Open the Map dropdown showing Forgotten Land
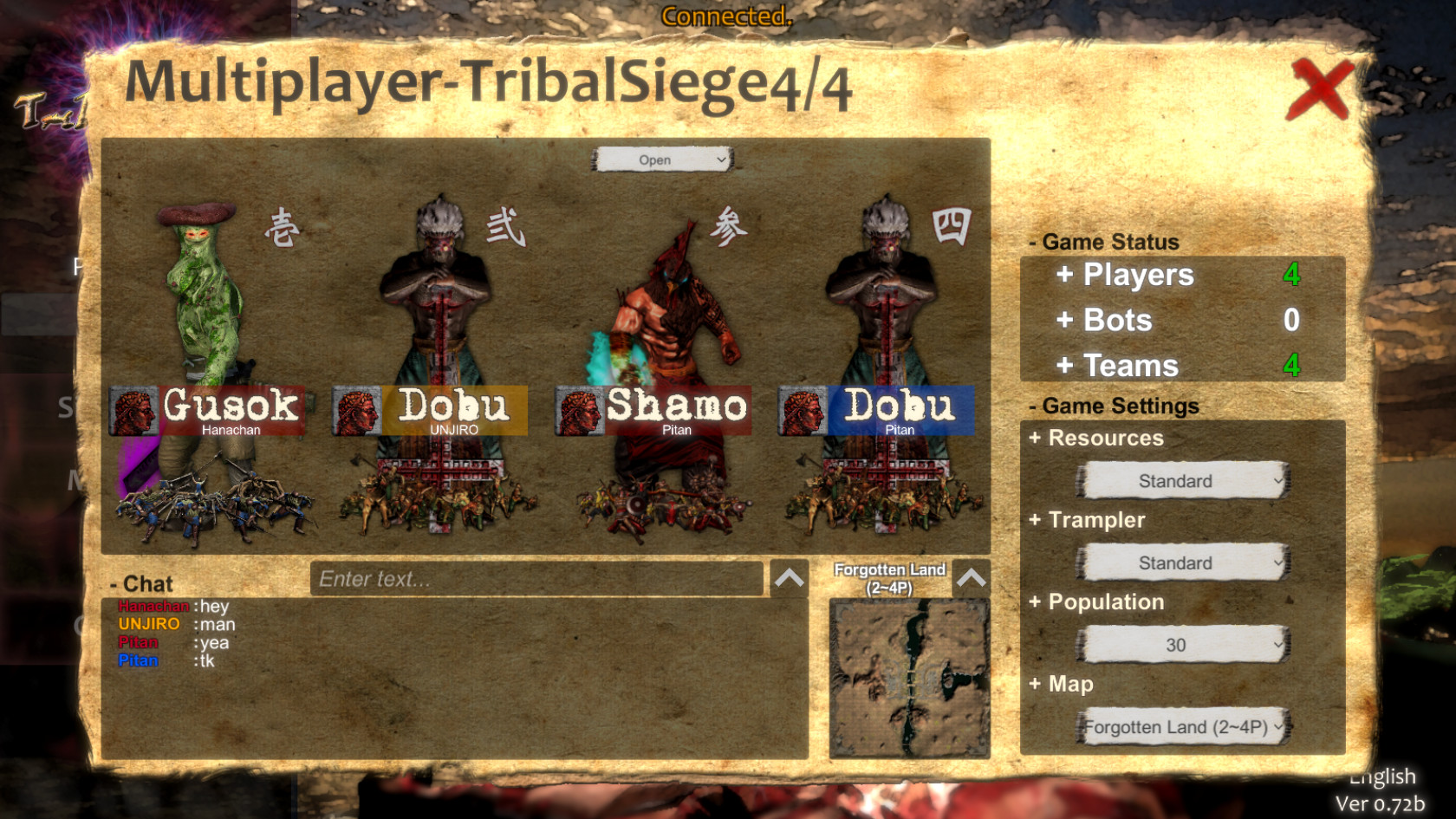Viewport: 1456px width, 819px height. (x=1182, y=728)
